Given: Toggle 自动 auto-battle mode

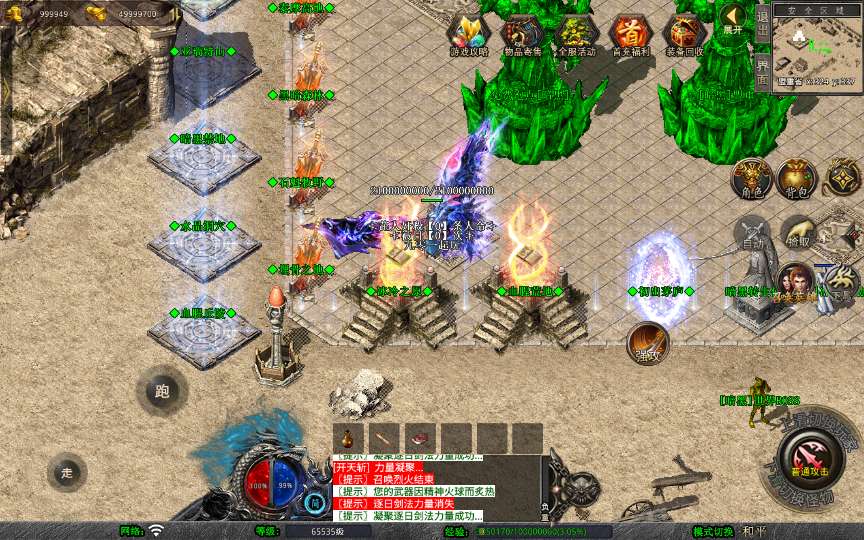Looking at the screenshot, I should (x=751, y=234).
